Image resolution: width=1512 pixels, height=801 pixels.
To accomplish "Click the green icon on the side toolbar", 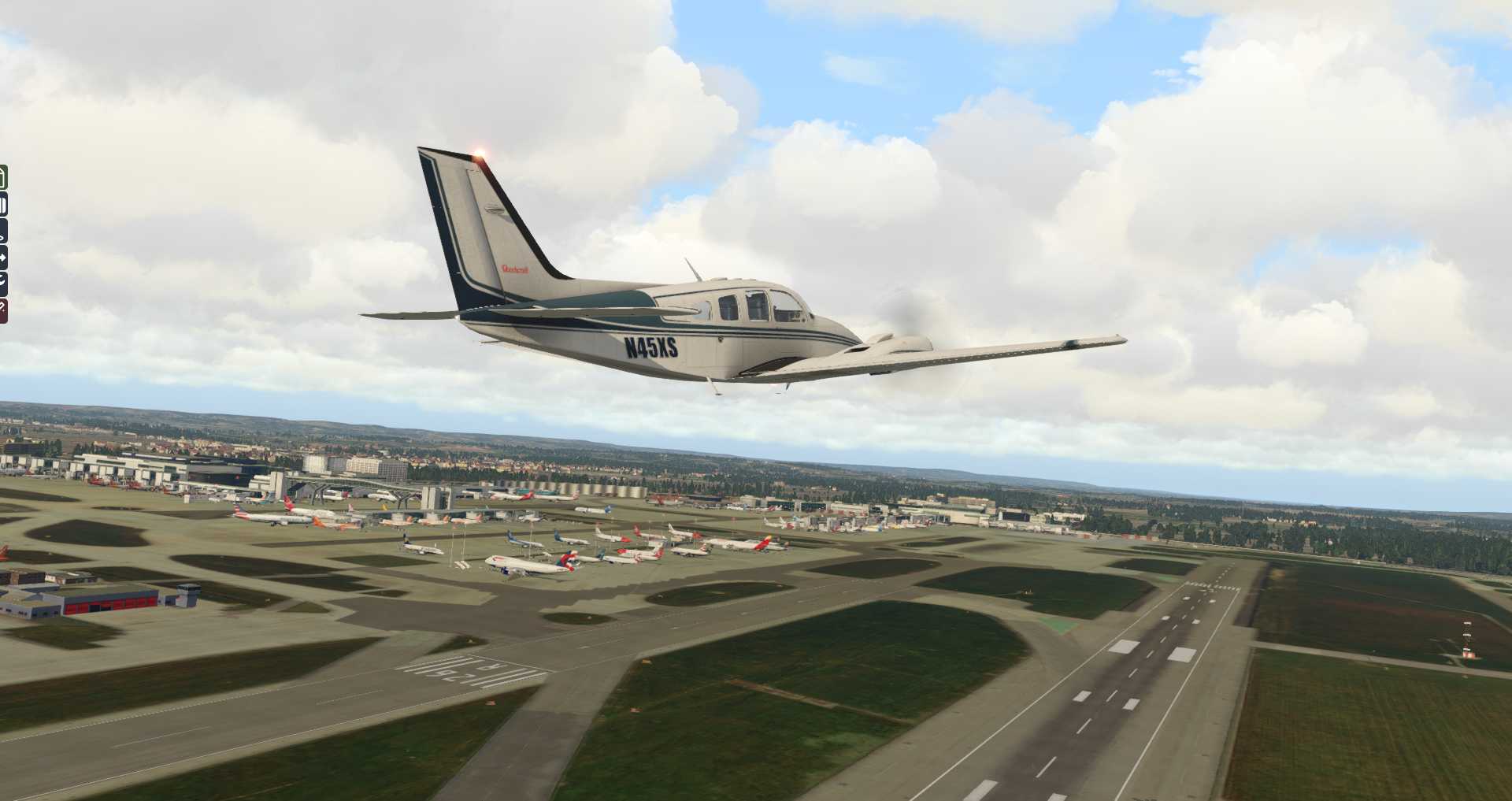I will pos(3,178).
